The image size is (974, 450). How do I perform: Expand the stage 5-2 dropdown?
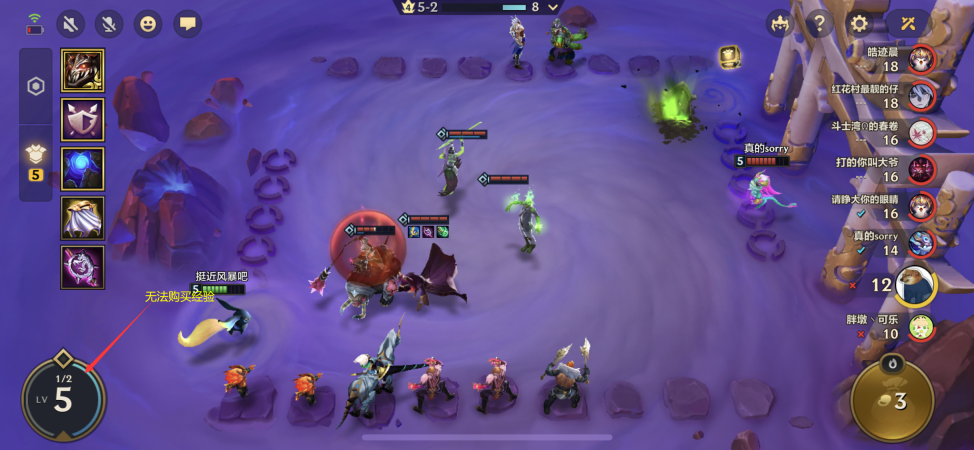pyautogui.click(x=555, y=7)
